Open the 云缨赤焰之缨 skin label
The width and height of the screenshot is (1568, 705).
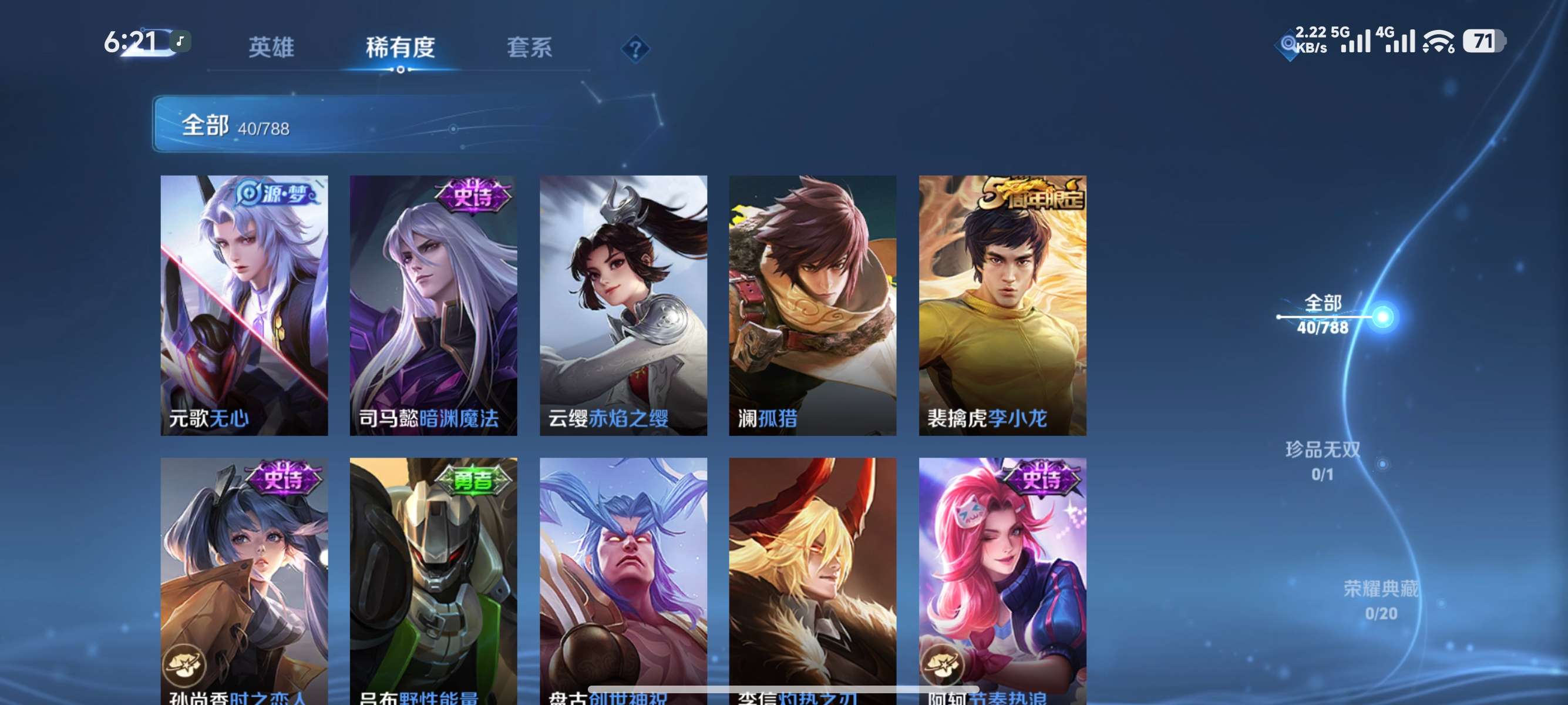click(607, 418)
